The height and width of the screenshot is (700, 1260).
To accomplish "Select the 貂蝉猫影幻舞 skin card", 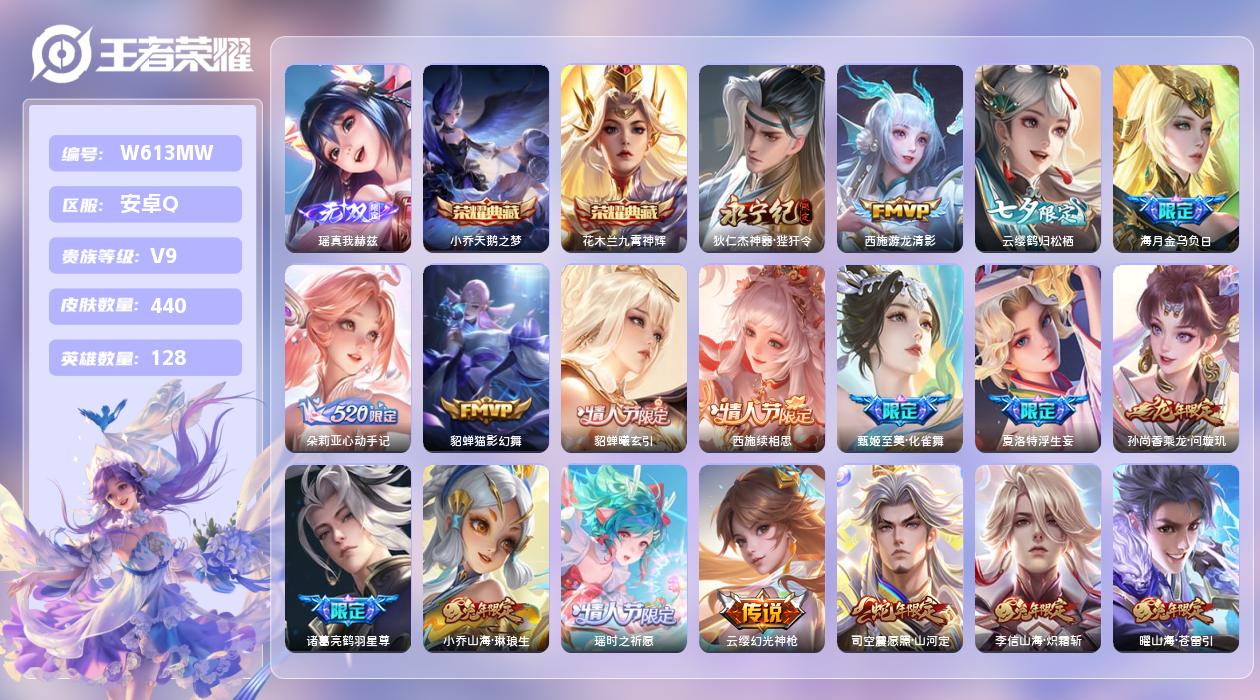I will (486, 358).
